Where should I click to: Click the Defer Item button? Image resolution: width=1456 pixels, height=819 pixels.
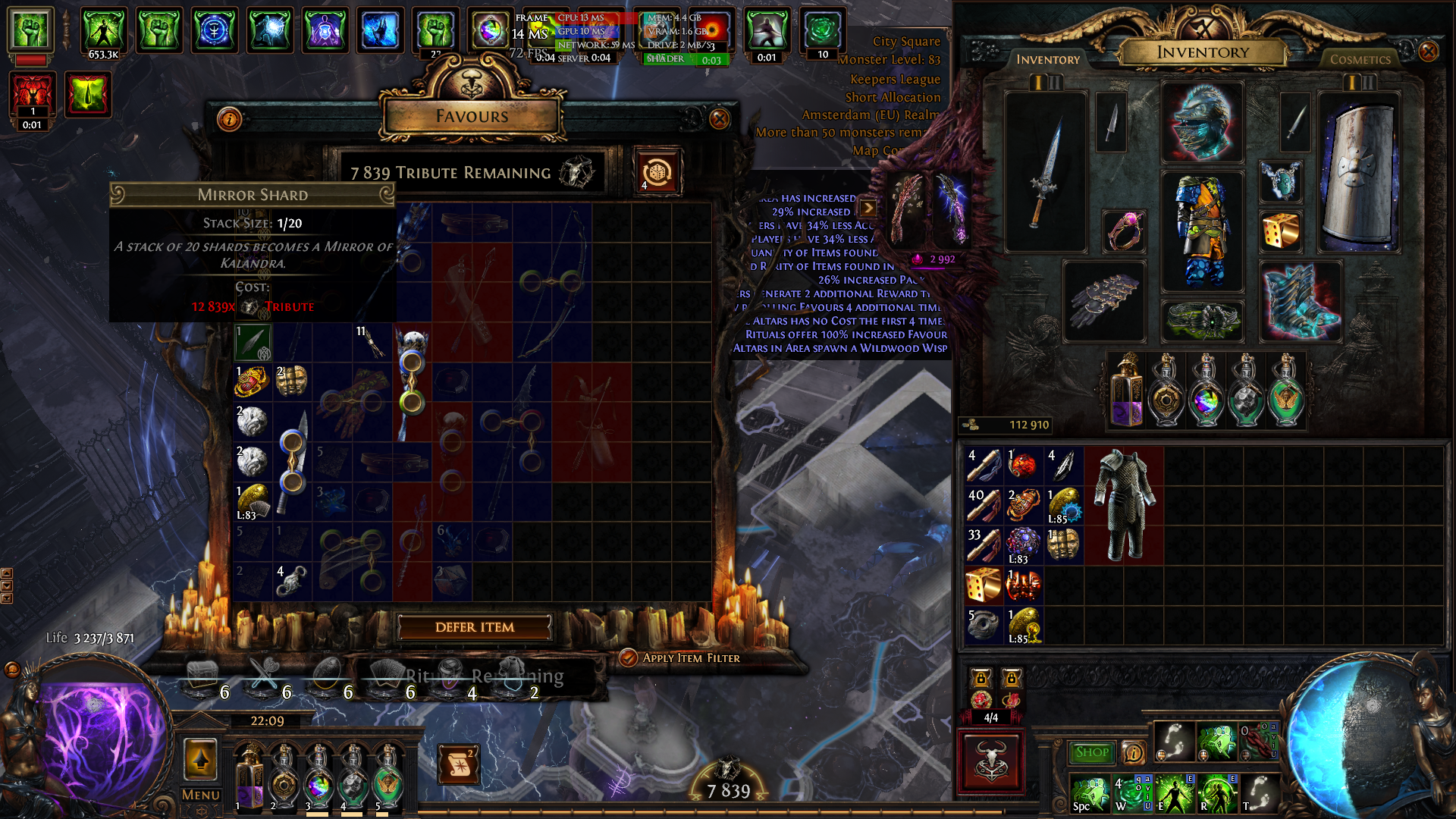click(x=475, y=627)
